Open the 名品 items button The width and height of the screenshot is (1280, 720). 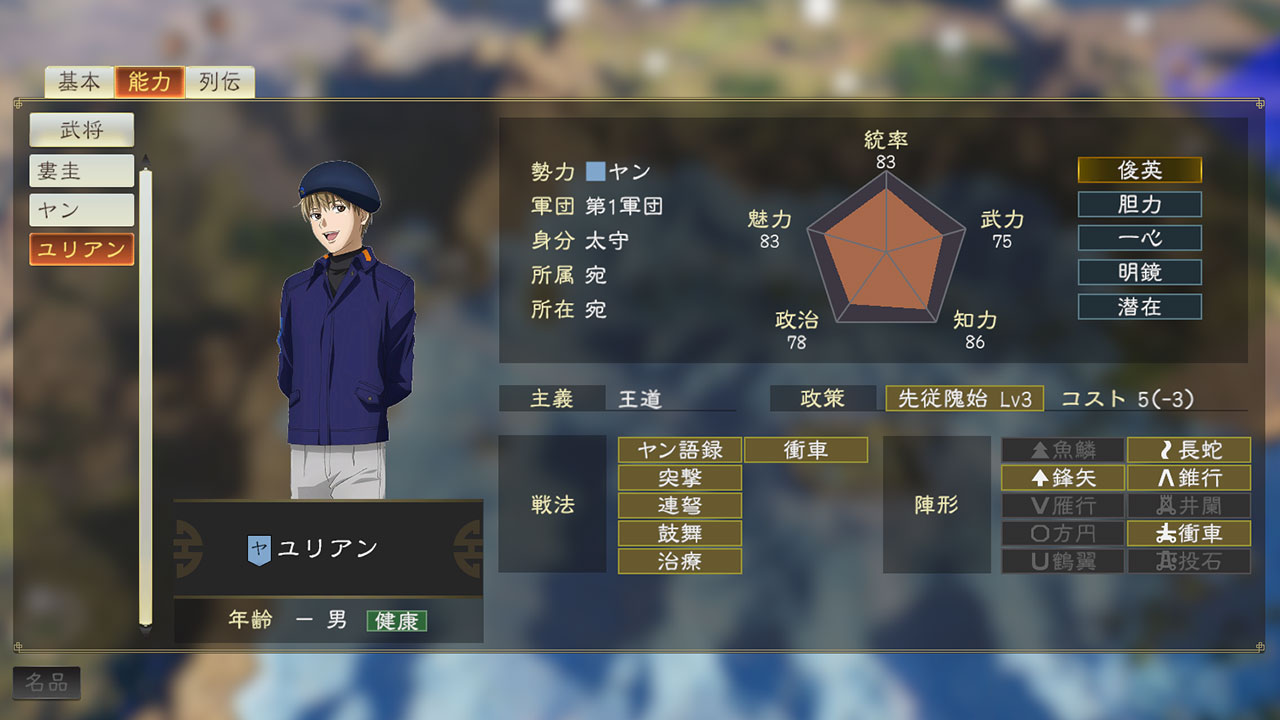(x=47, y=683)
